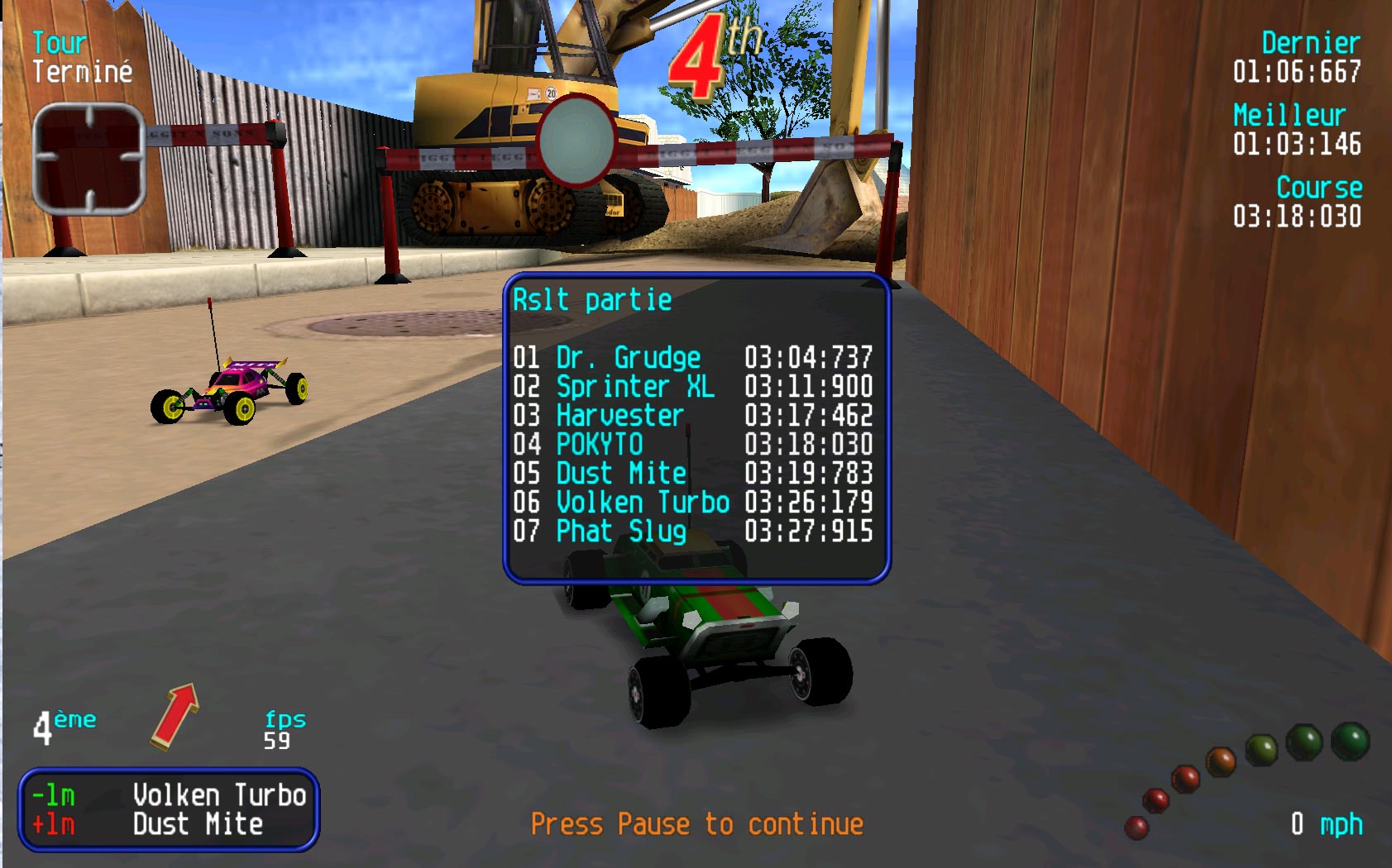Select Volken Turbo in the nearby racers panel
This screenshot has width=1392, height=868.
[219, 795]
